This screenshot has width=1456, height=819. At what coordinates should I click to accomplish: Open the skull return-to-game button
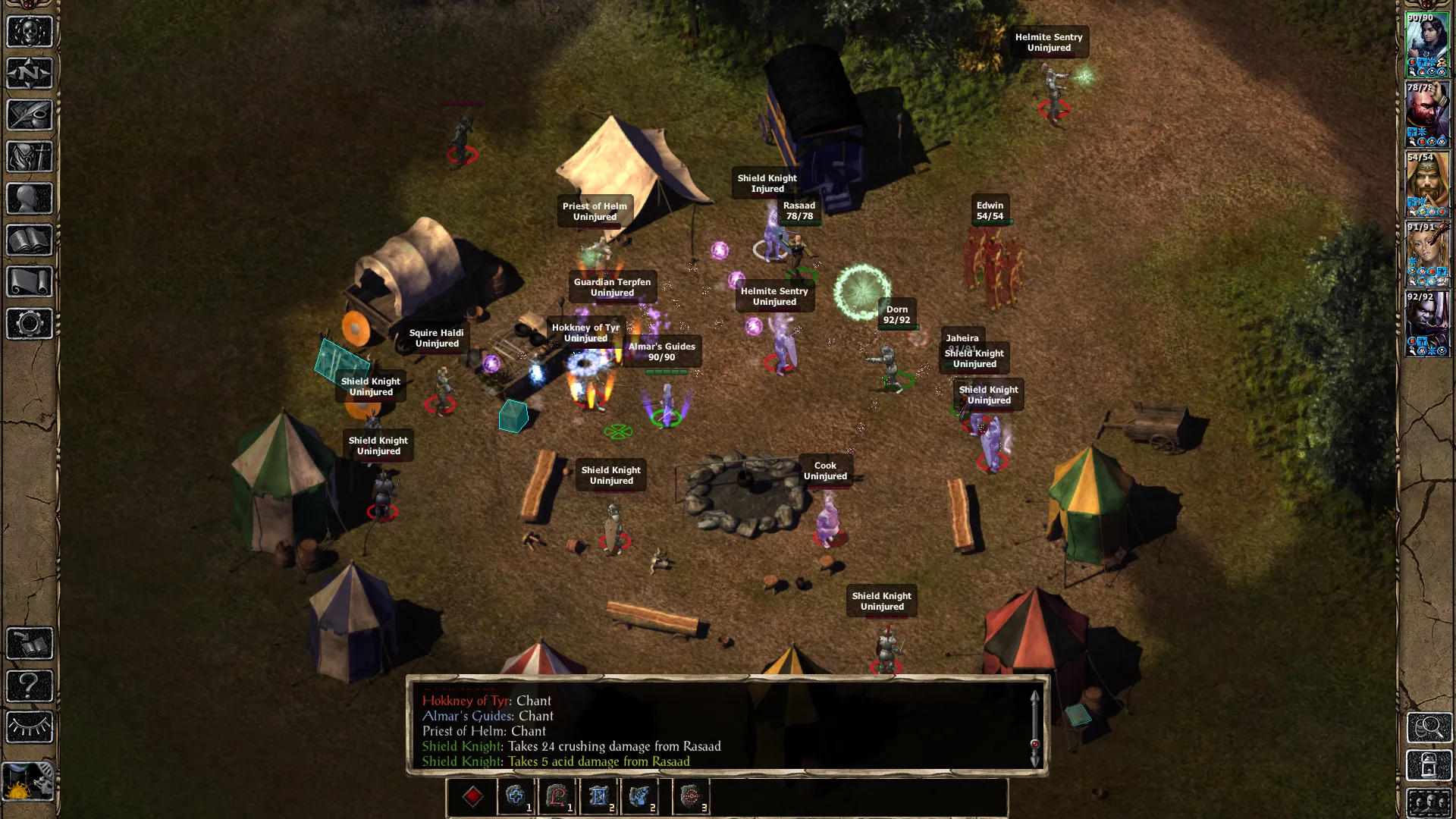[30, 32]
